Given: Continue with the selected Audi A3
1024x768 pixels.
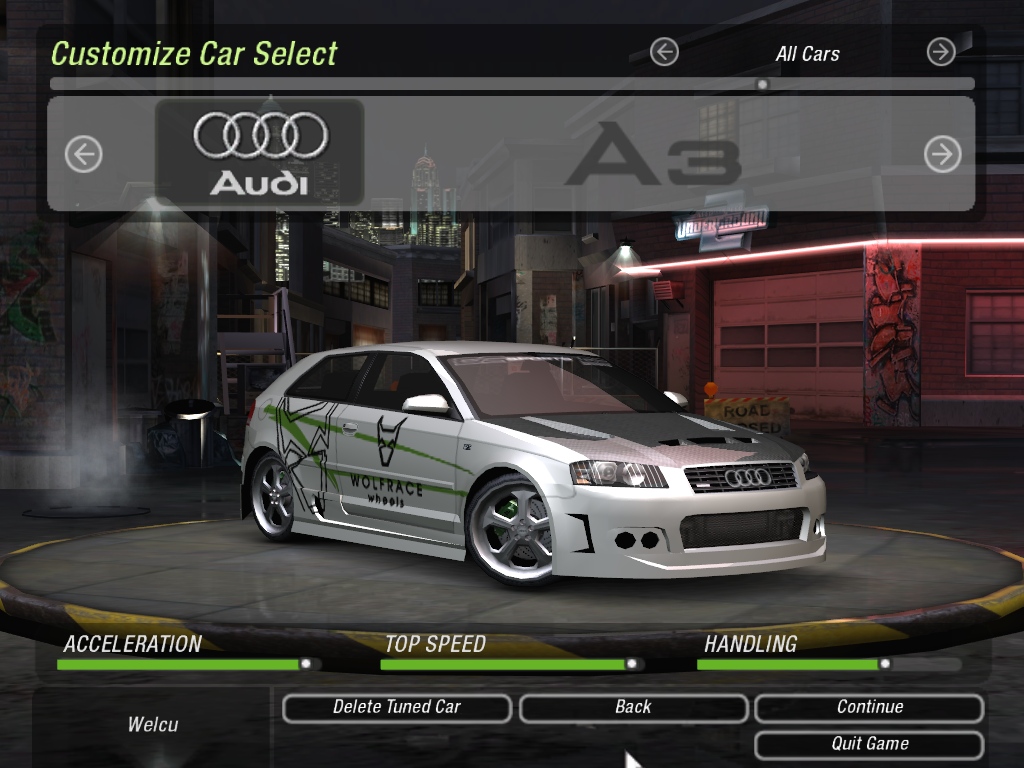Looking at the screenshot, I should 869,708.
